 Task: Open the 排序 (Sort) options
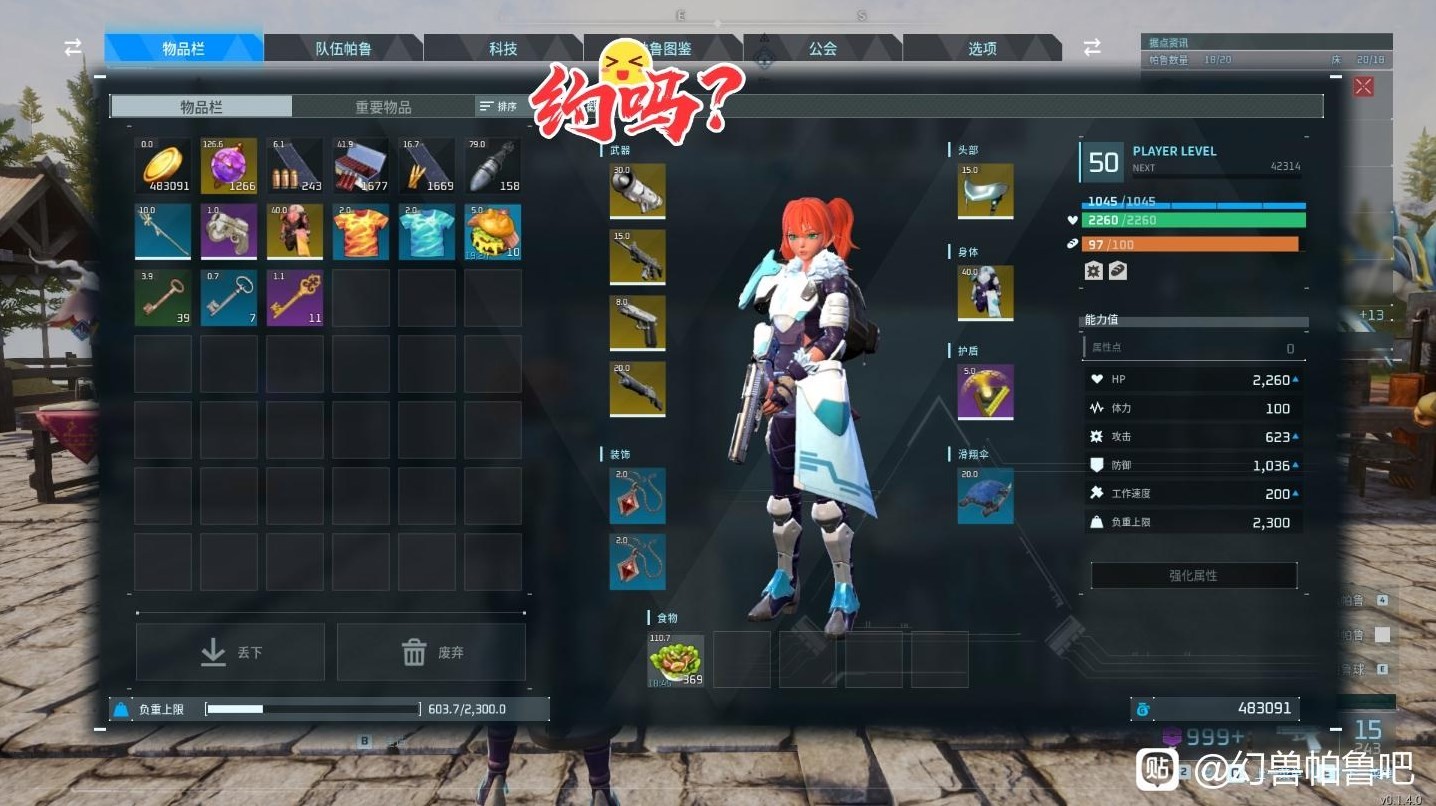(500, 105)
